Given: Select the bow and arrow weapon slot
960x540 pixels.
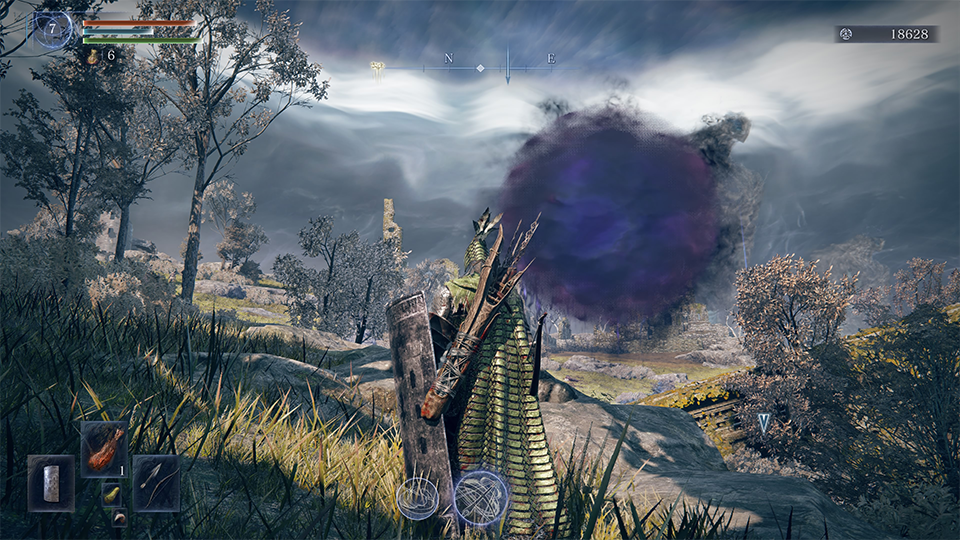Looking at the screenshot, I should (x=156, y=484).
